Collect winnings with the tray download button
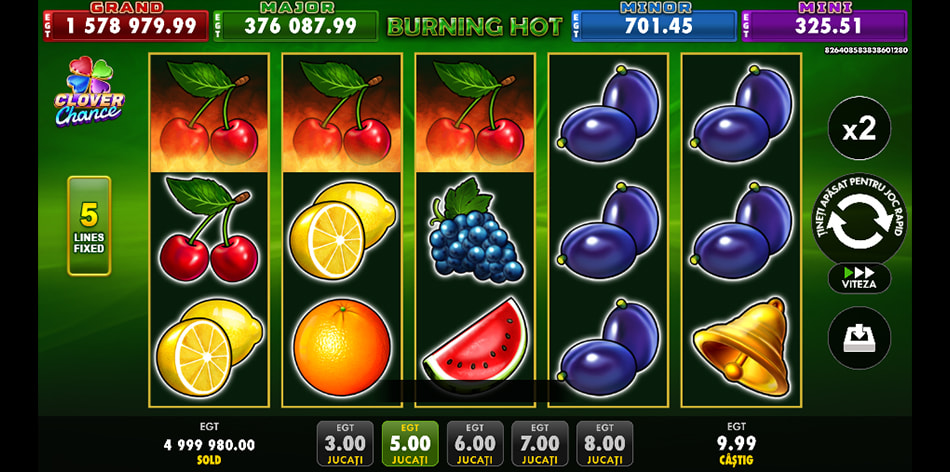 (859, 338)
